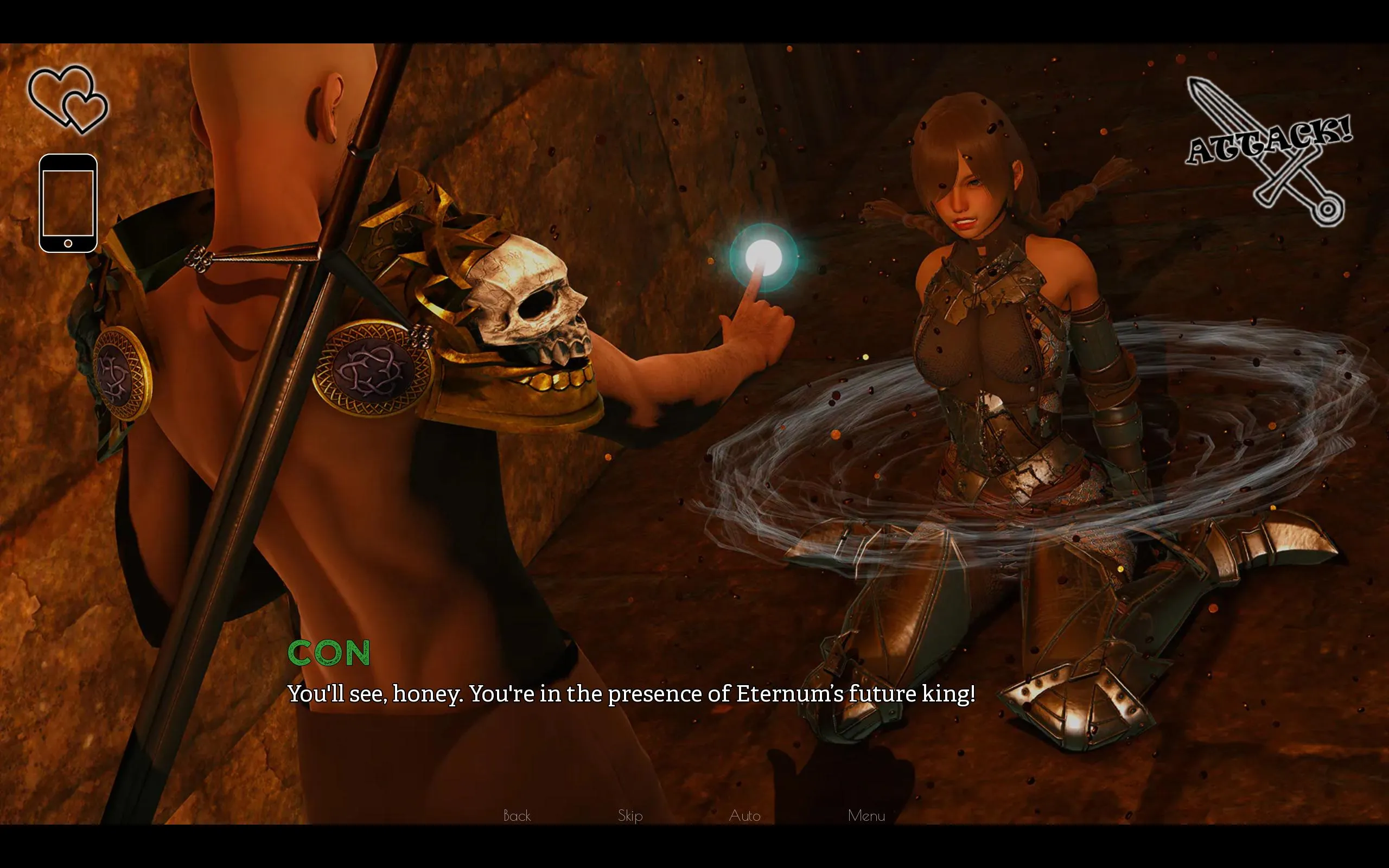Click the ATTACK! crossed swords button
1389x868 pixels.
(1270, 150)
